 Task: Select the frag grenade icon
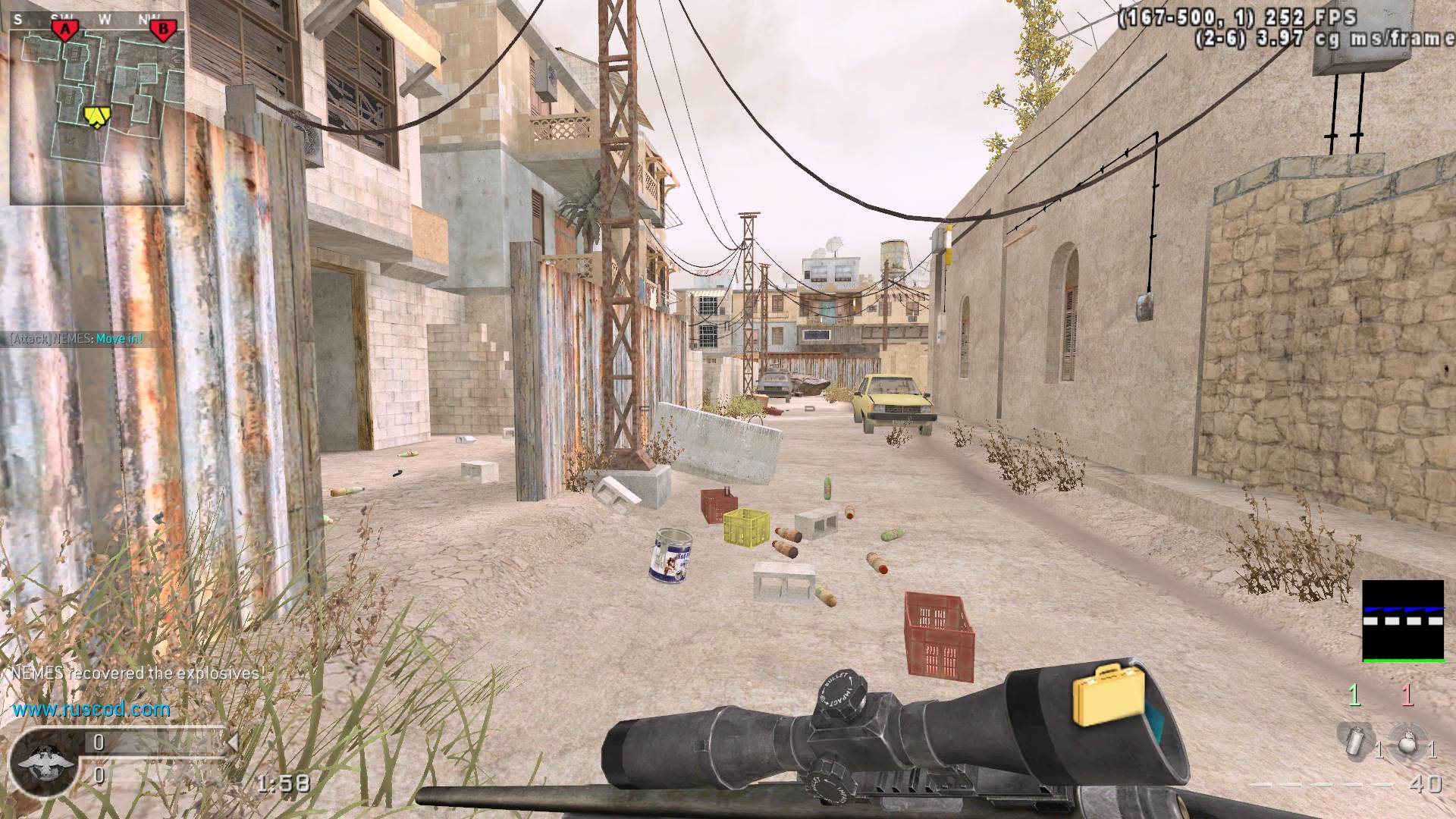(1407, 741)
